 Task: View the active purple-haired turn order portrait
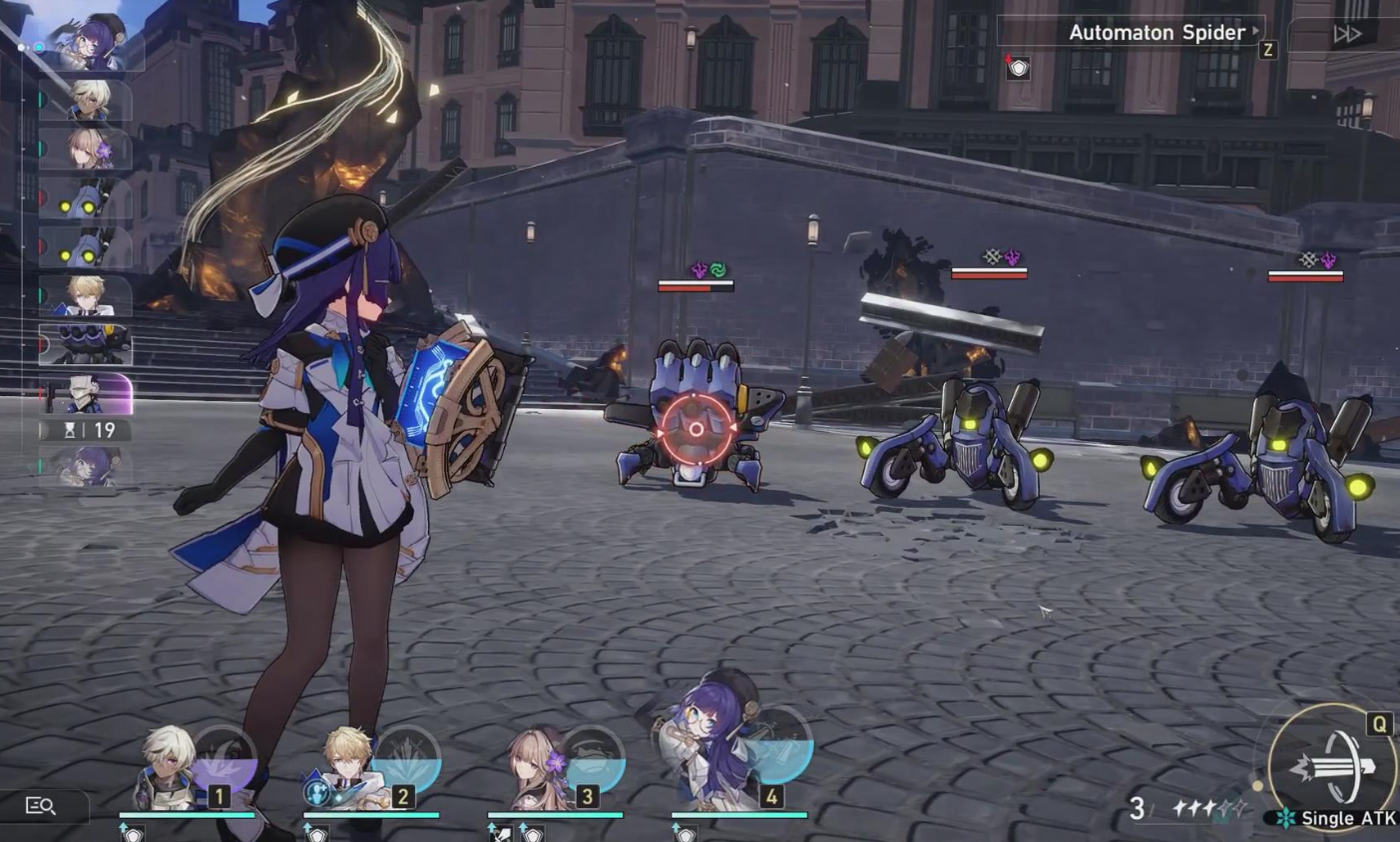point(92,44)
